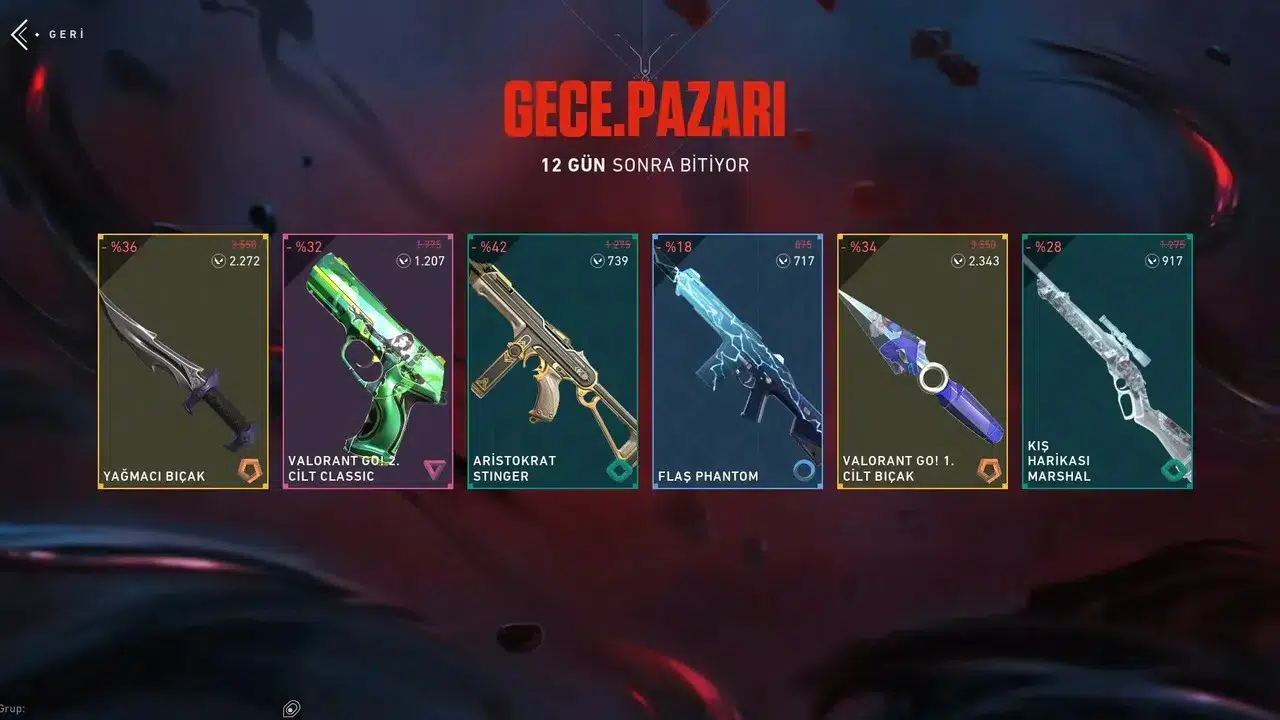
Task: Click the Grup: label at bottom left
Action: click(14, 706)
